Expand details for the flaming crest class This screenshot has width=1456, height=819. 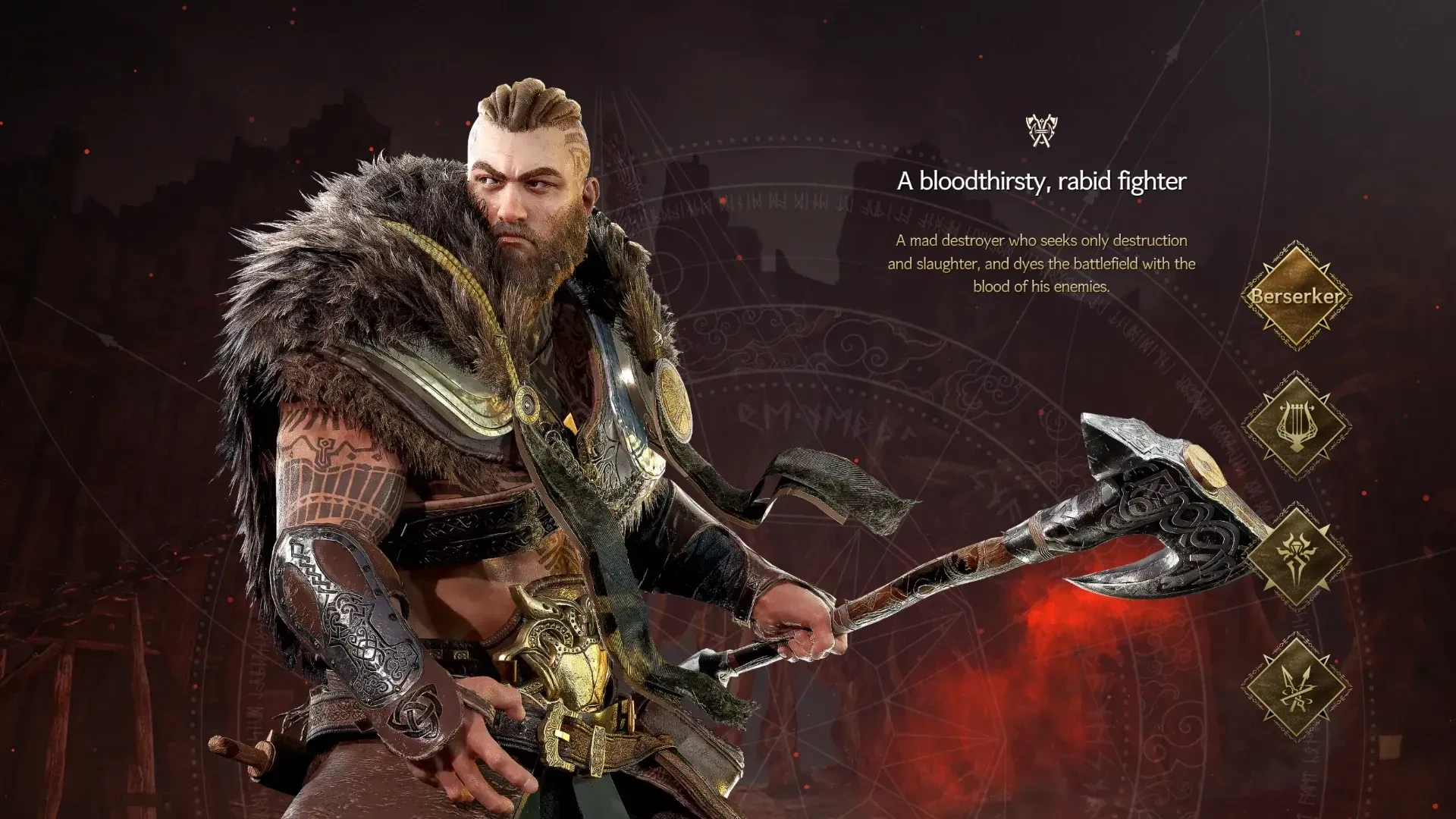click(x=1298, y=557)
